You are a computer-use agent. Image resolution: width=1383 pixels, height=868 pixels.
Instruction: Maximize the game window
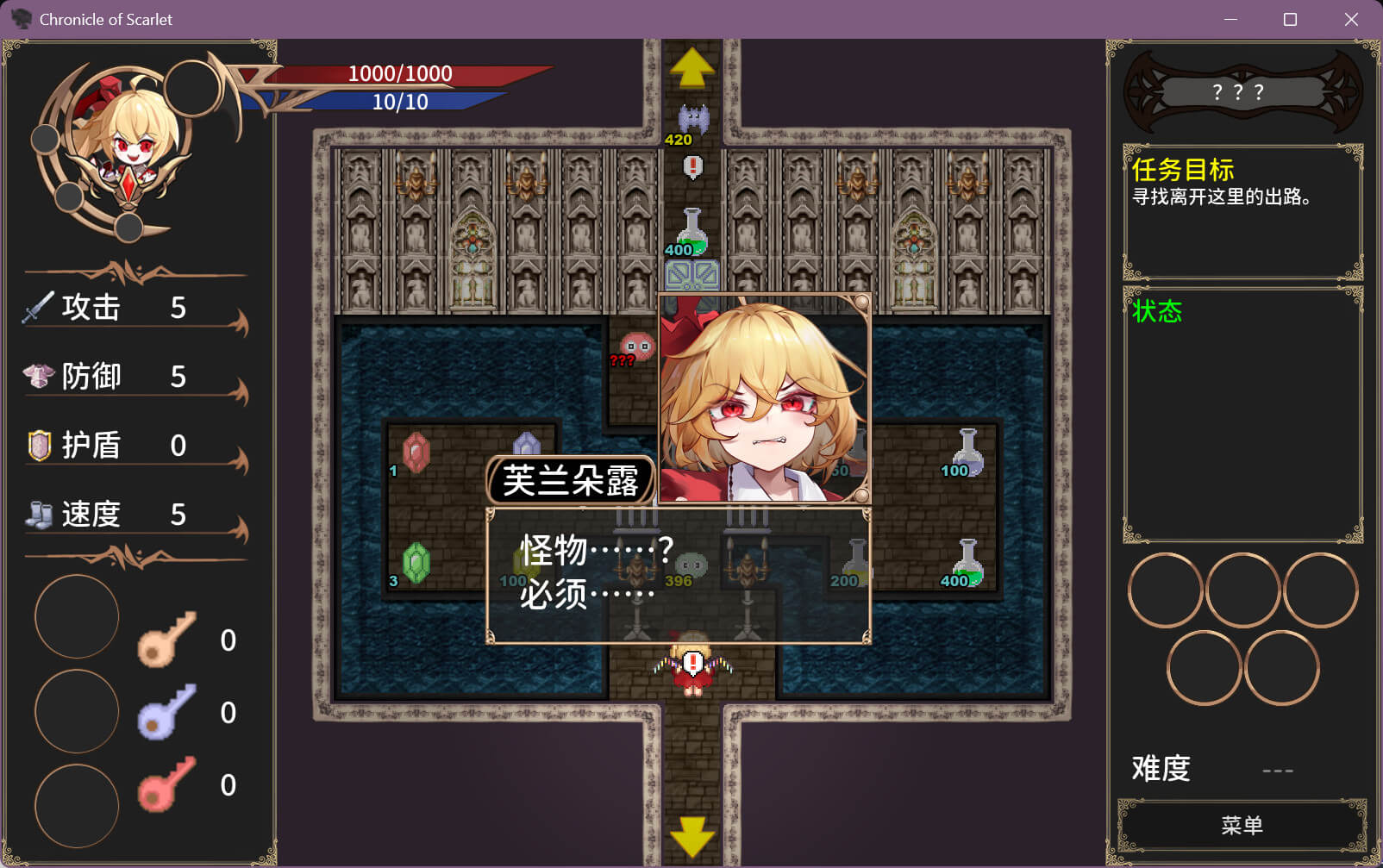click(x=1290, y=19)
